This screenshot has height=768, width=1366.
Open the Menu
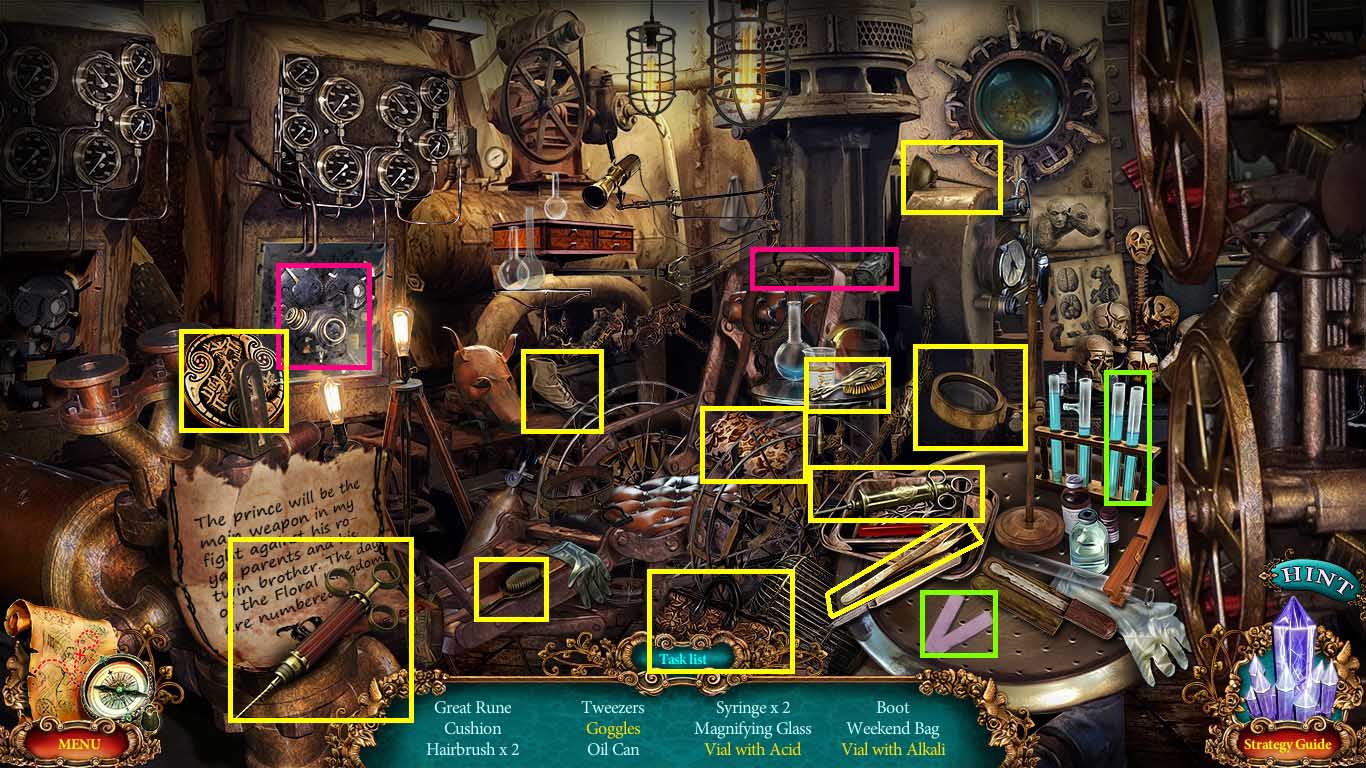[x=79, y=745]
